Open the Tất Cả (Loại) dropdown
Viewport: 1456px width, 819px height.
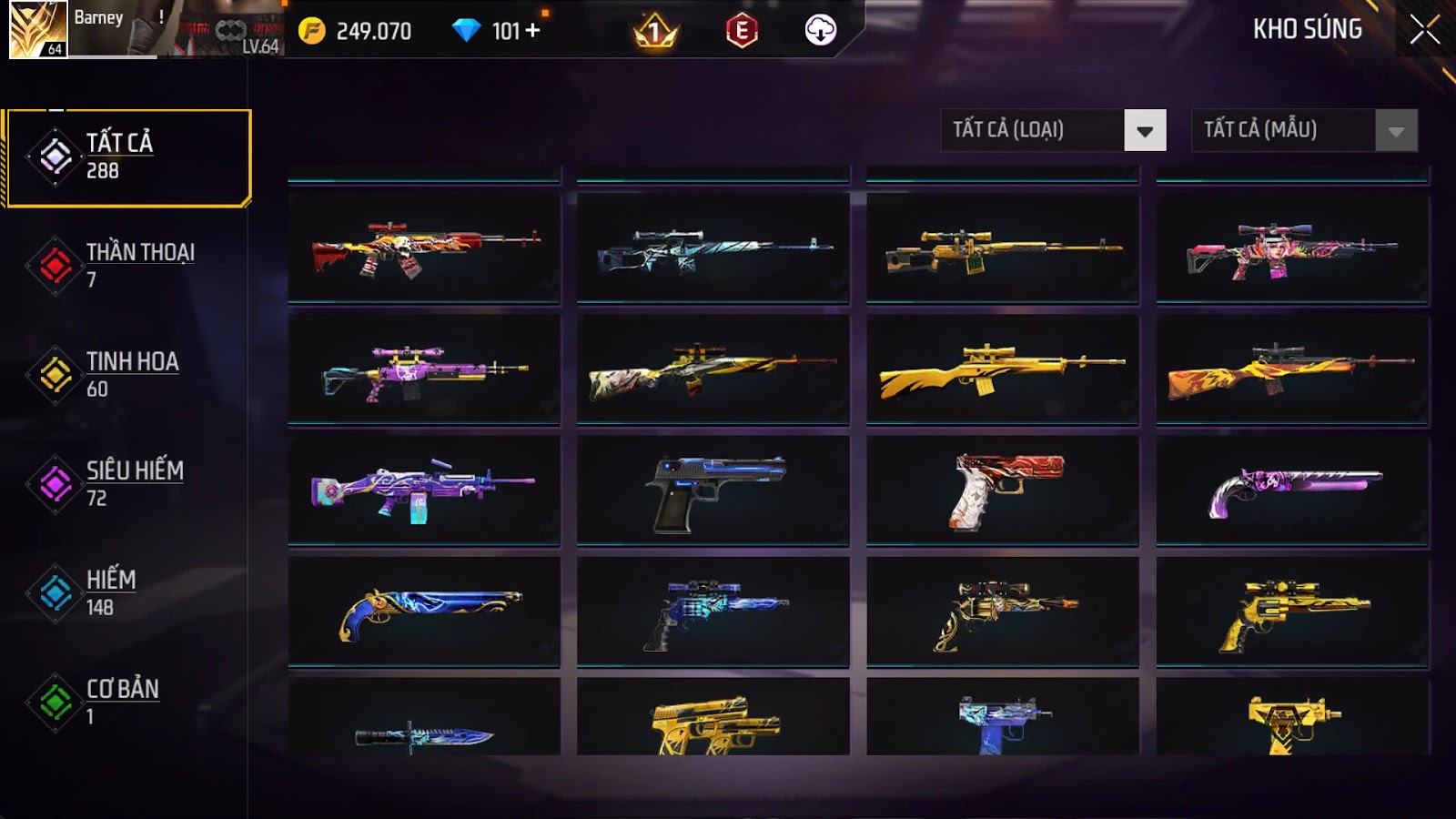tap(1053, 130)
